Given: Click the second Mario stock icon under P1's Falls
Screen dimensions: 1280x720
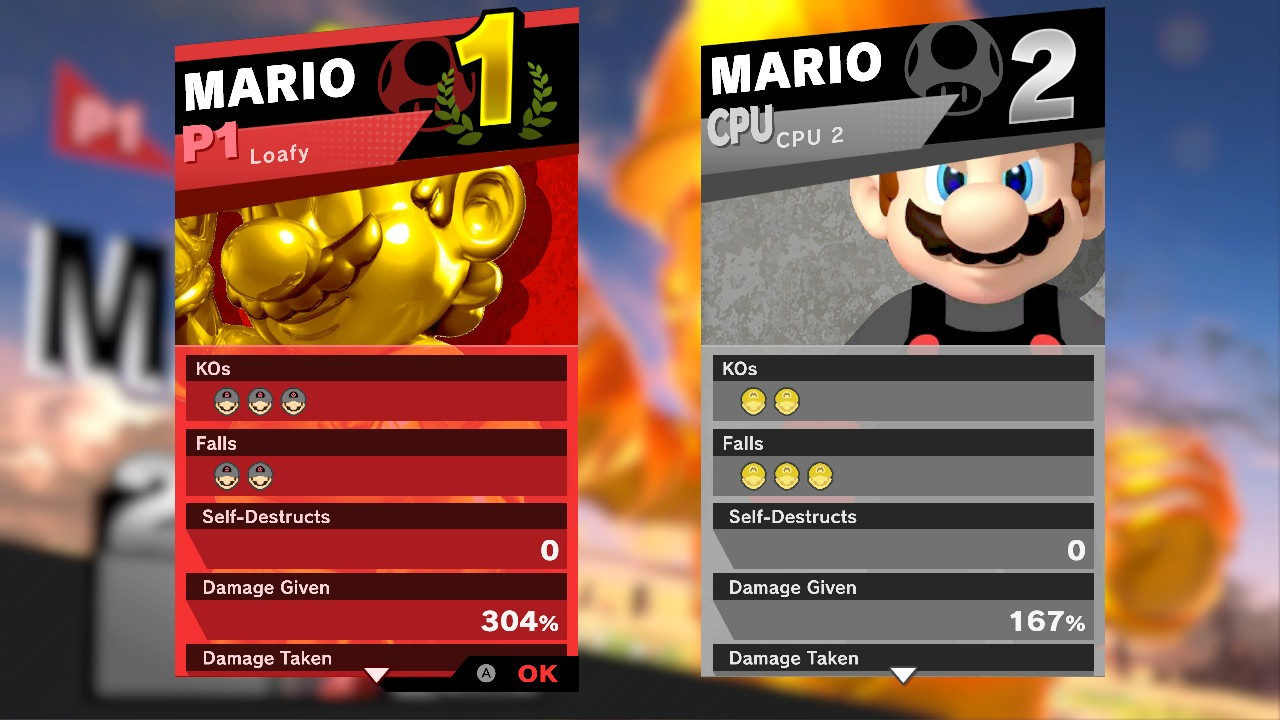Looking at the screenshot, I should click(261, 476).
